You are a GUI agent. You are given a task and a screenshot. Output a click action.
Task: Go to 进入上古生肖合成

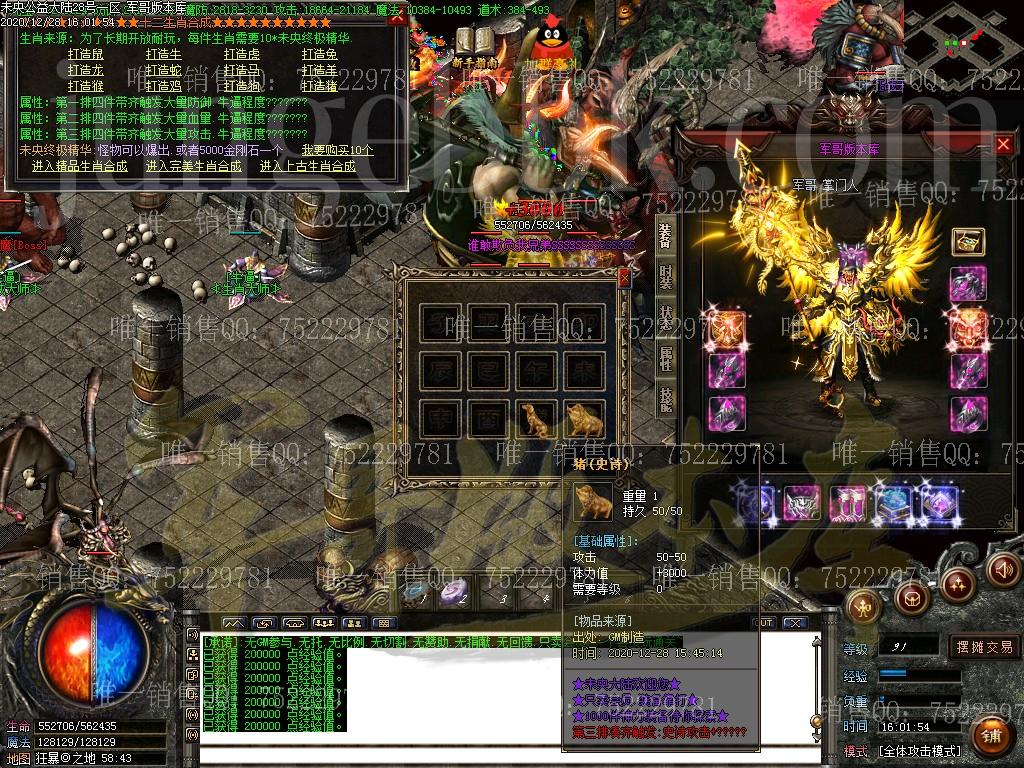pos(308,166)
